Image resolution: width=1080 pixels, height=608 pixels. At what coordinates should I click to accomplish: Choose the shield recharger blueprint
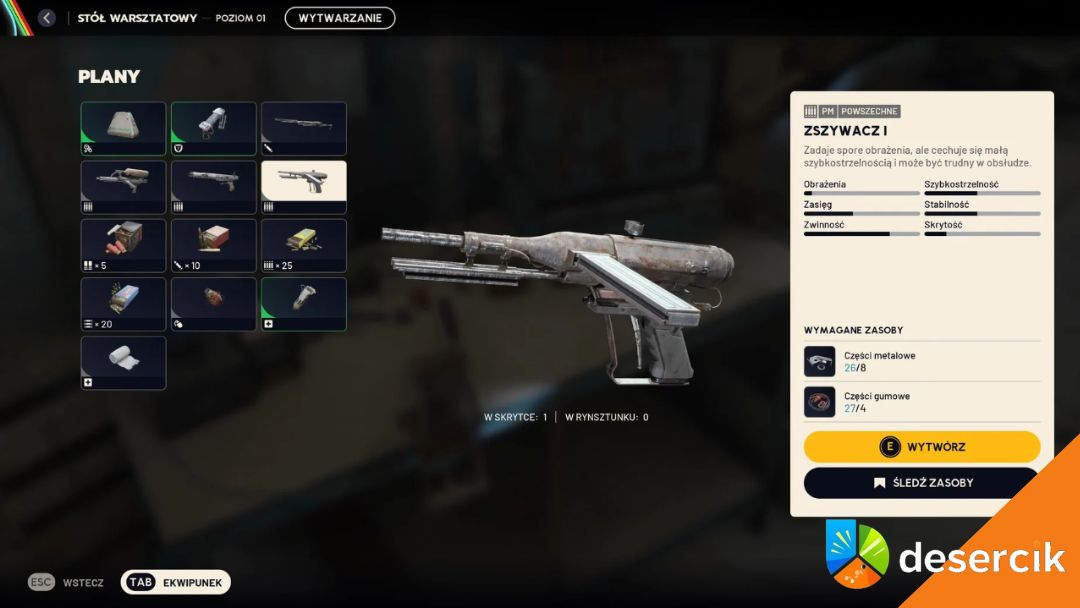[x=213, y=128]
